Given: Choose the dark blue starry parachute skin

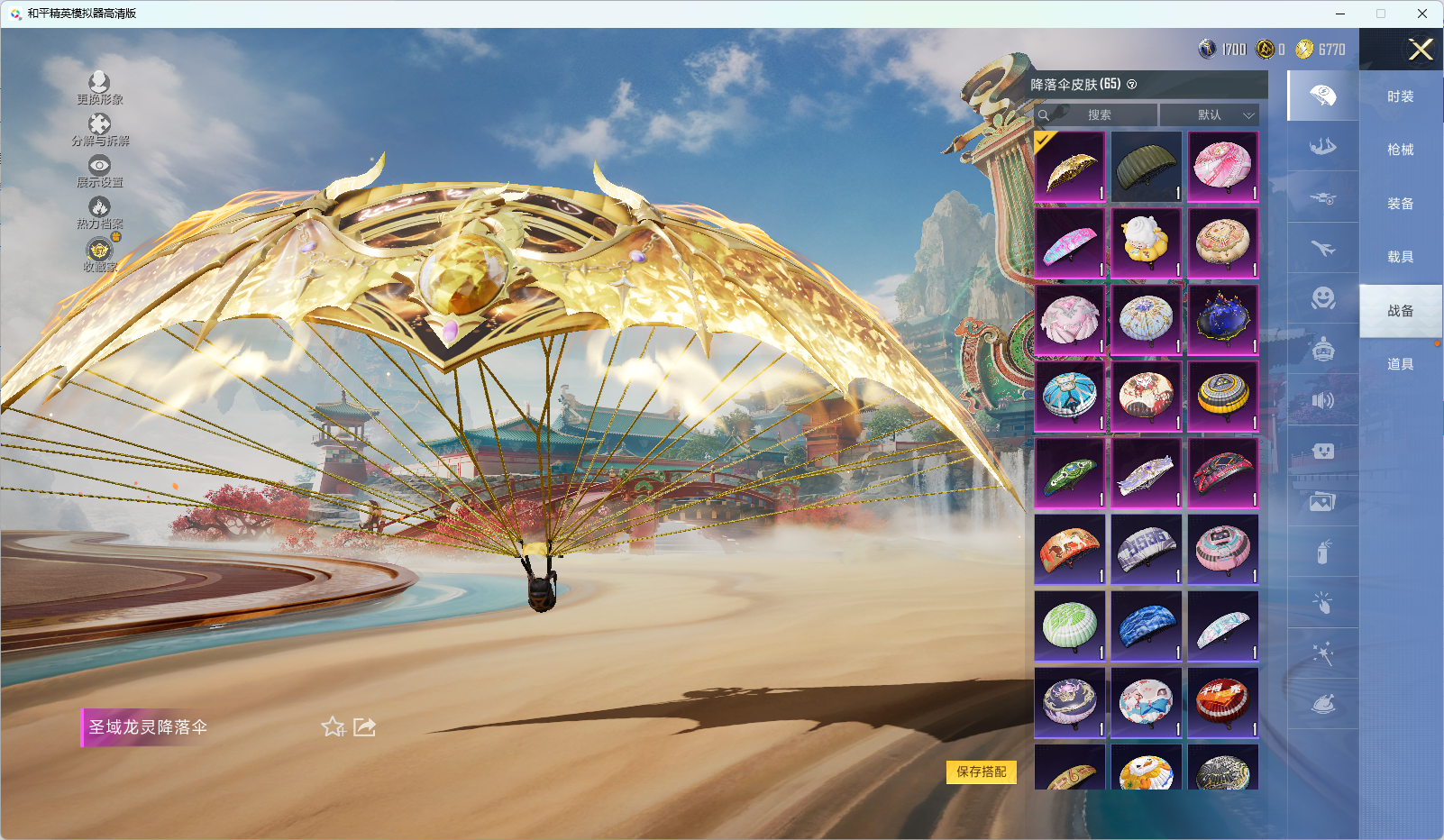Looking at the screenshot, I should (x=1222, y=319).
